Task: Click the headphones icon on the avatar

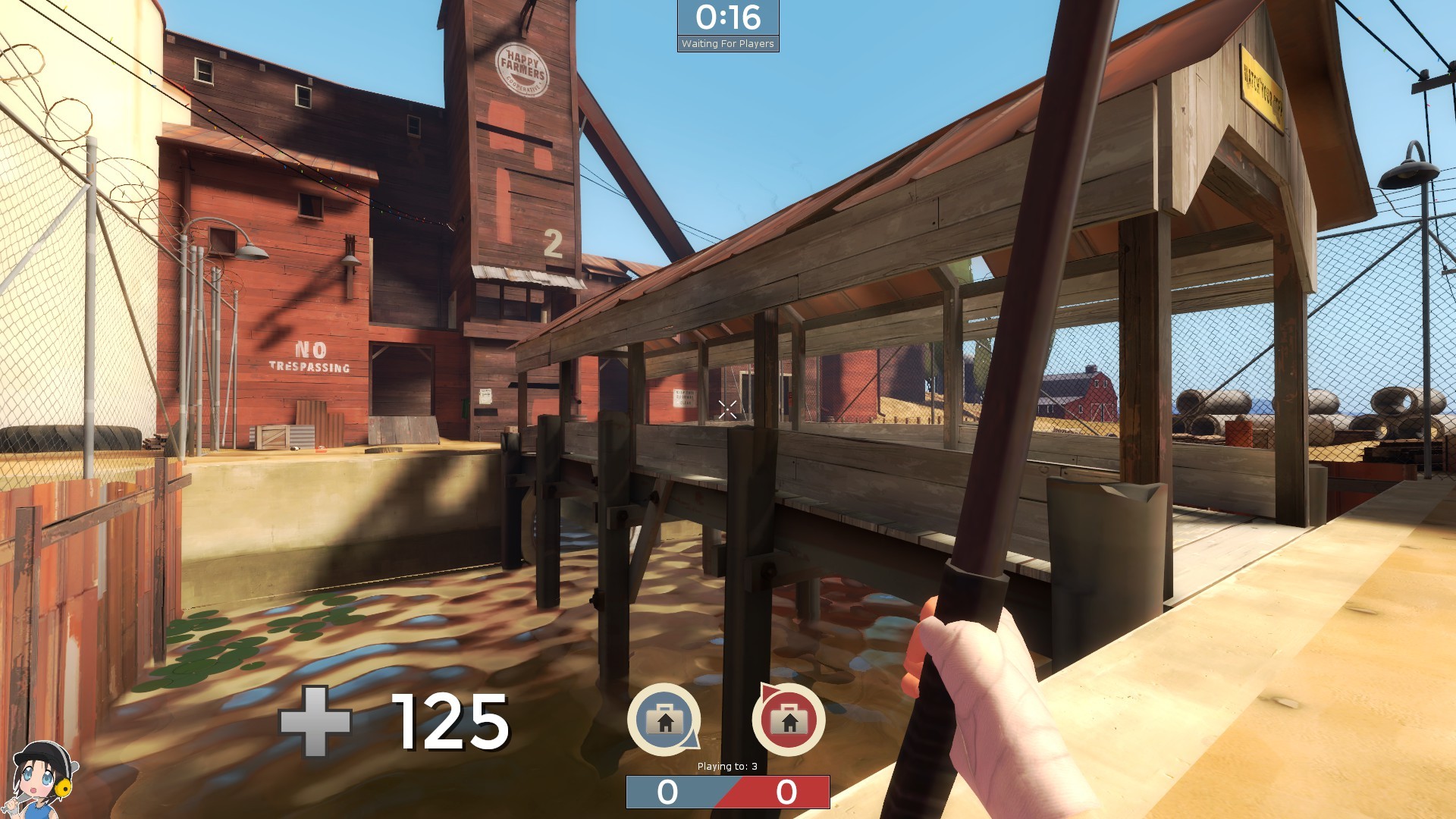Action: click(63, 789)
